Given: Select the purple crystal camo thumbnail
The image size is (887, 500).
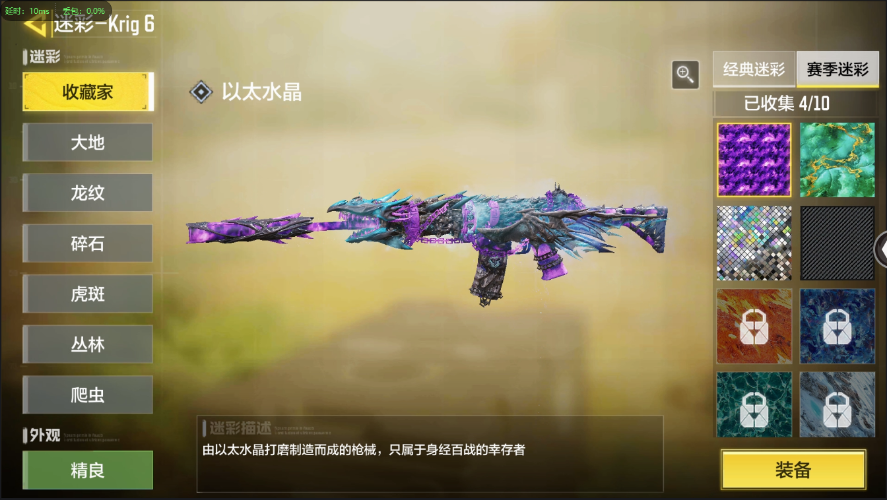Looking at the screenshot, I should [754, 160].
